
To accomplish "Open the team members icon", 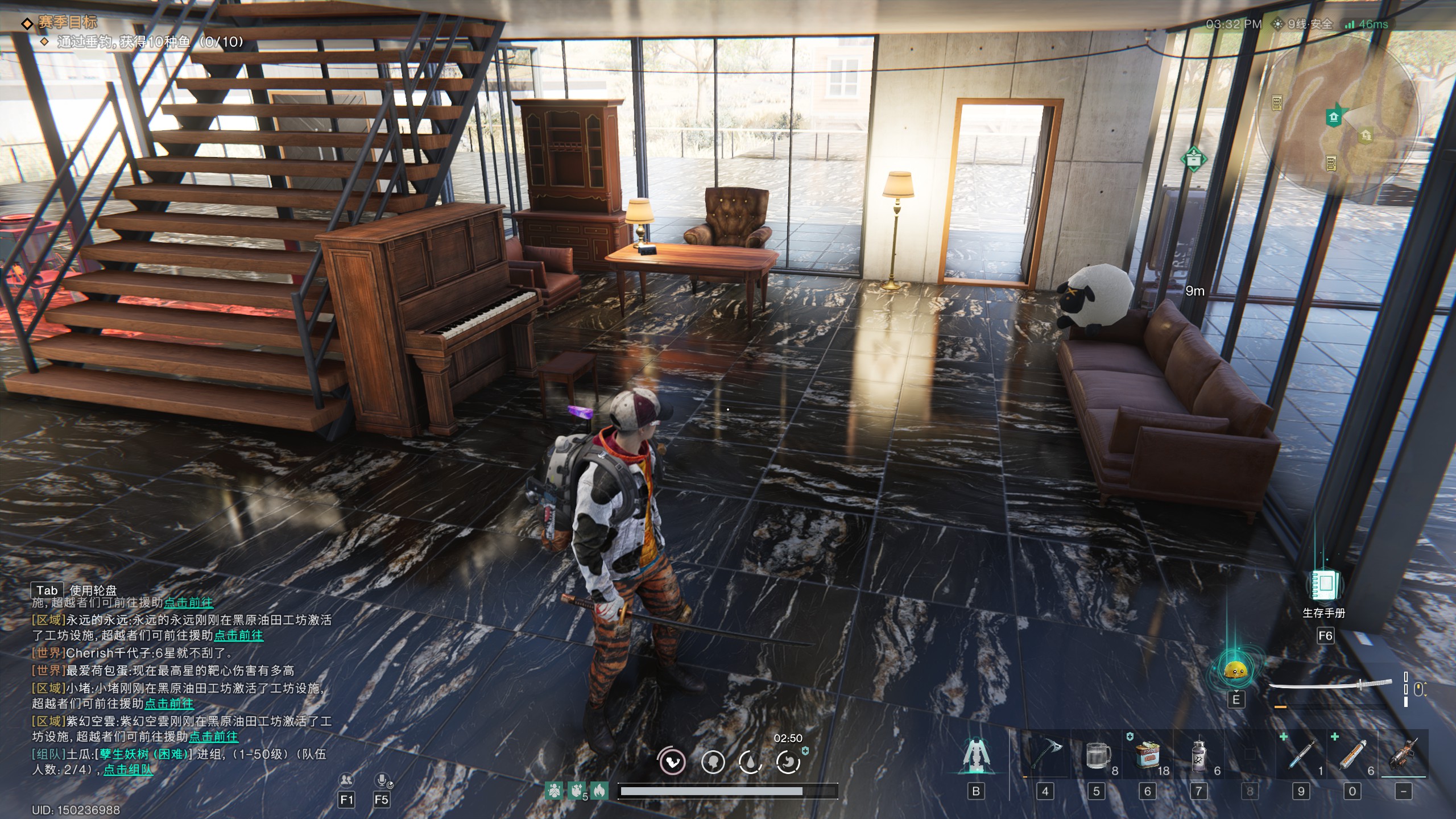I will [346, 780].
